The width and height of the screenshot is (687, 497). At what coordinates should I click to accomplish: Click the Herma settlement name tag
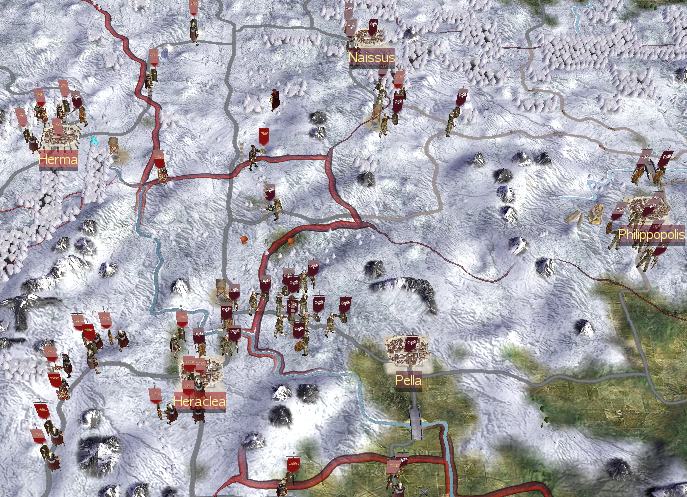tap(58, 158)
